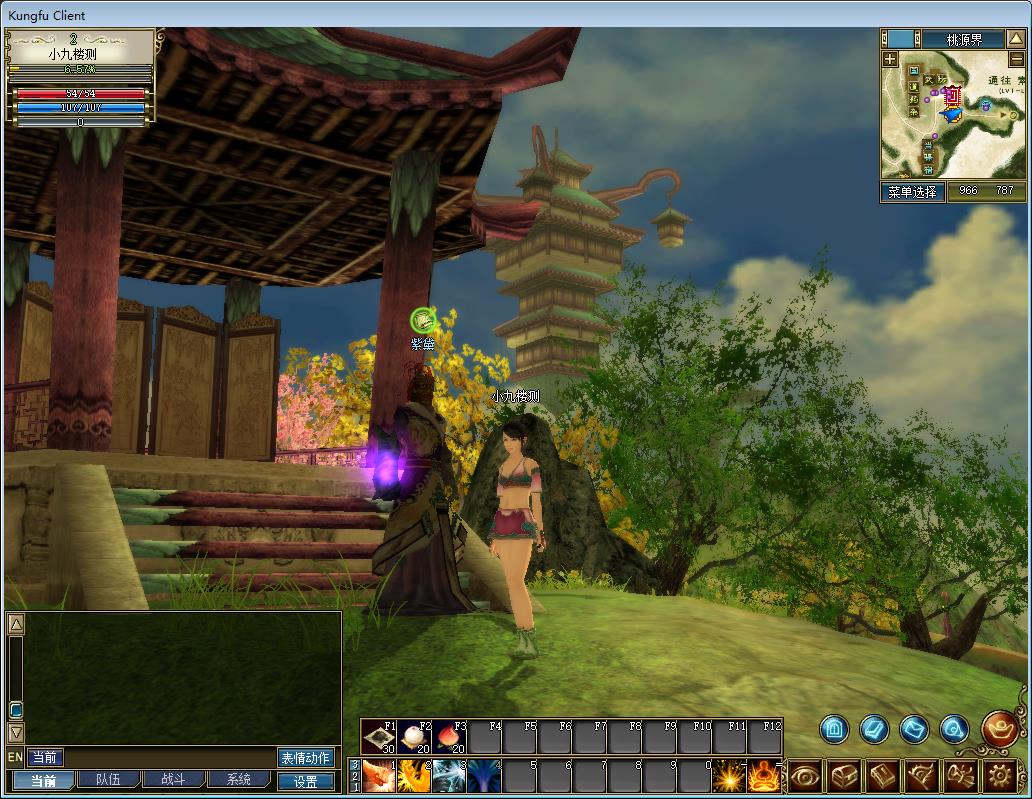Activate the flaming fist skill in slot 1

[x=379, y=776]
